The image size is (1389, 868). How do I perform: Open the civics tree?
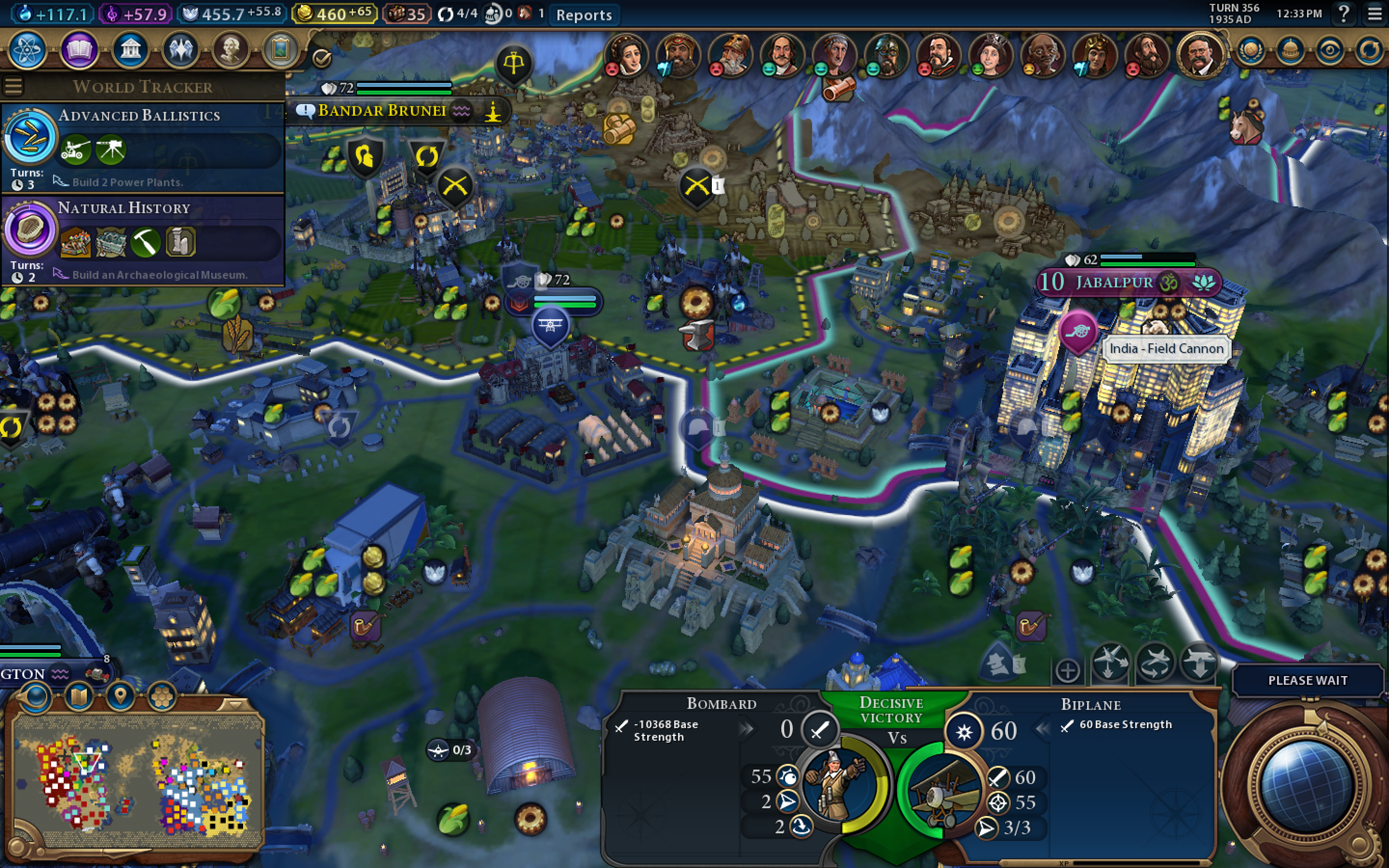[x=79, y=50]
